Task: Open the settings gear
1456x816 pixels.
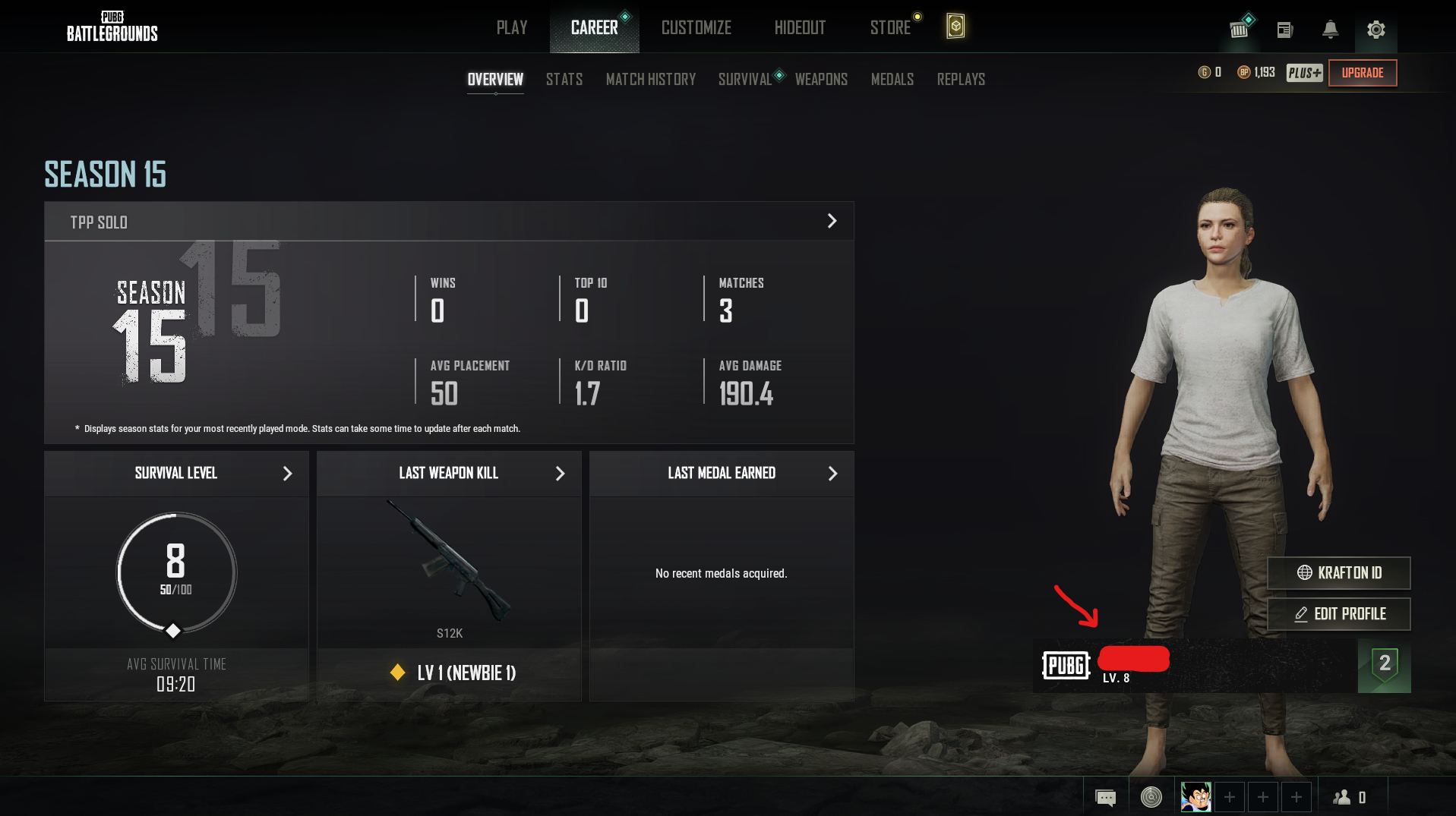Action: point(1375,29)
